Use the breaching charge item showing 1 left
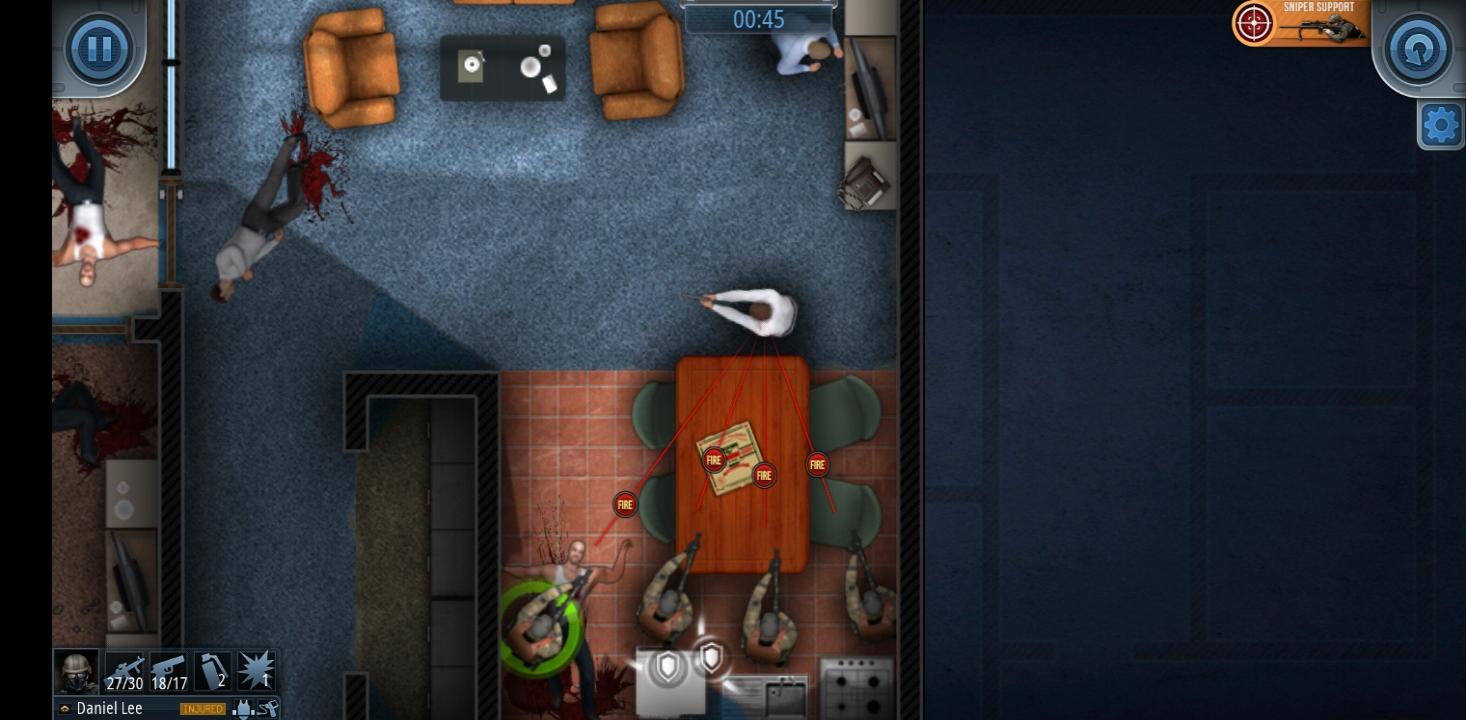 pyautogui.click(x=255, y=671)
